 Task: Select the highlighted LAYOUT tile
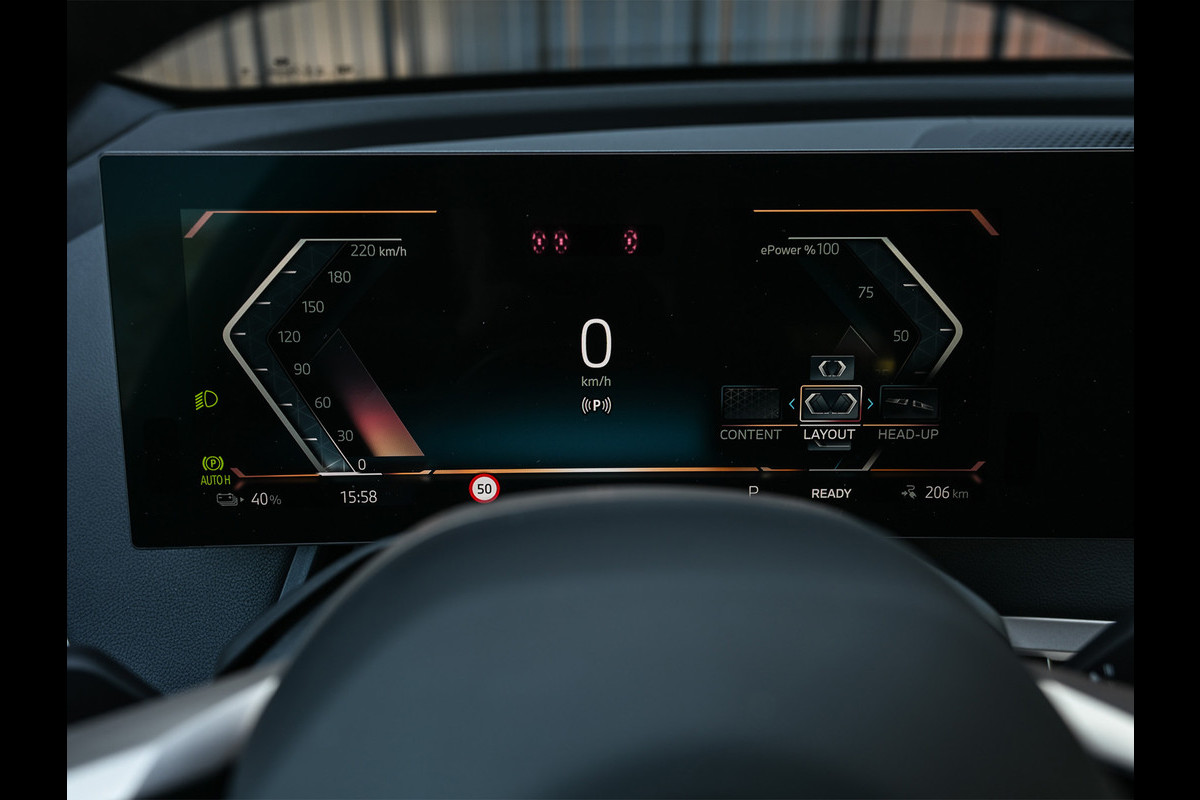point(830,404)
